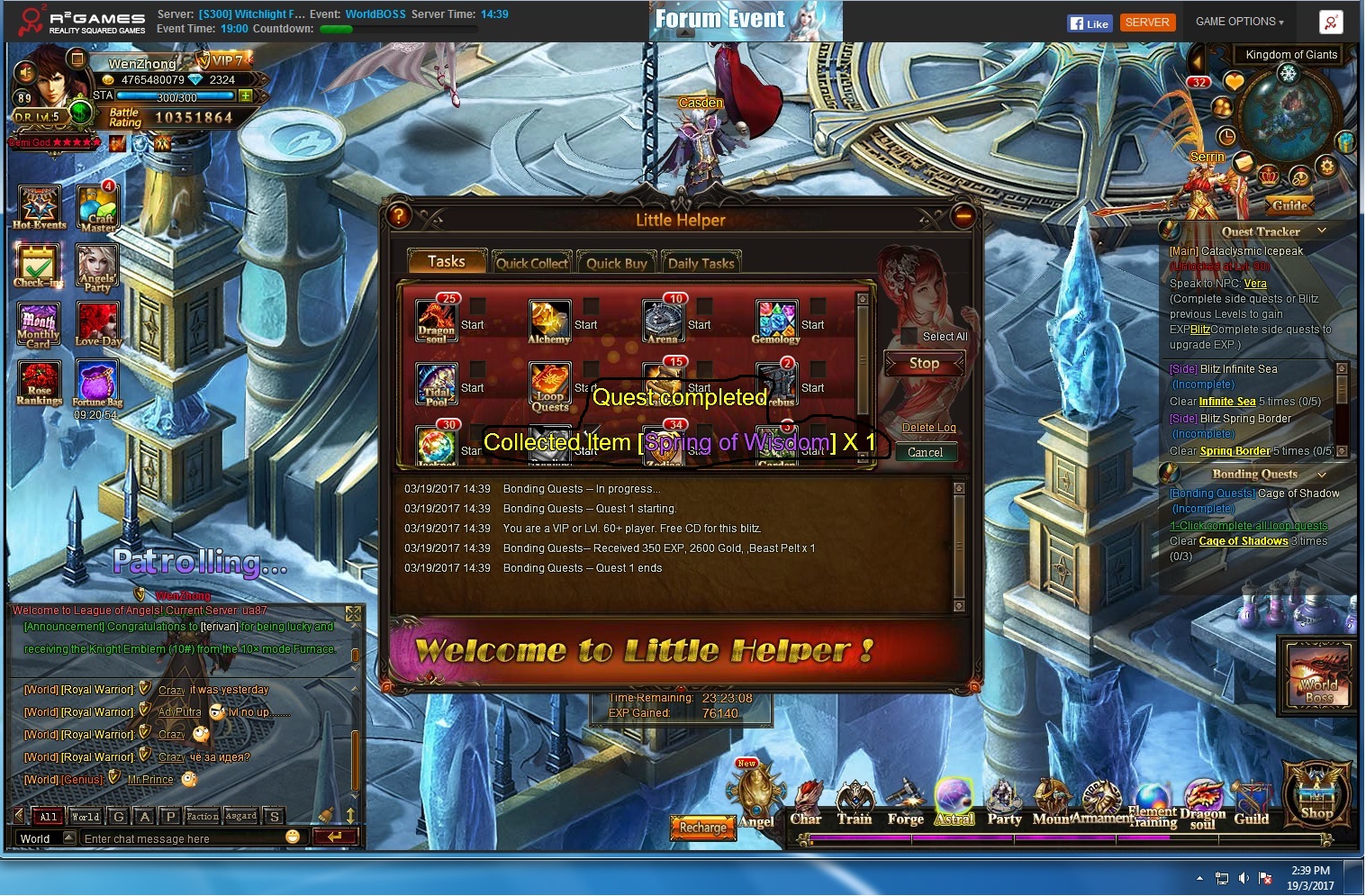Stop the Little Helper tasks

(x=924, y=364)
